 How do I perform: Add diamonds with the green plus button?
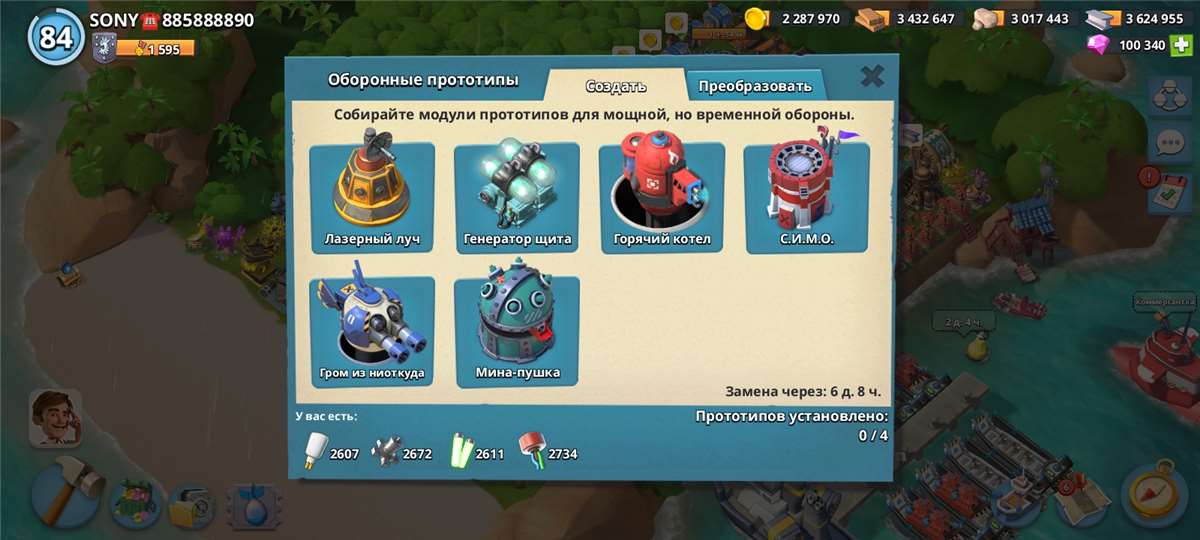pos(1184,45)
